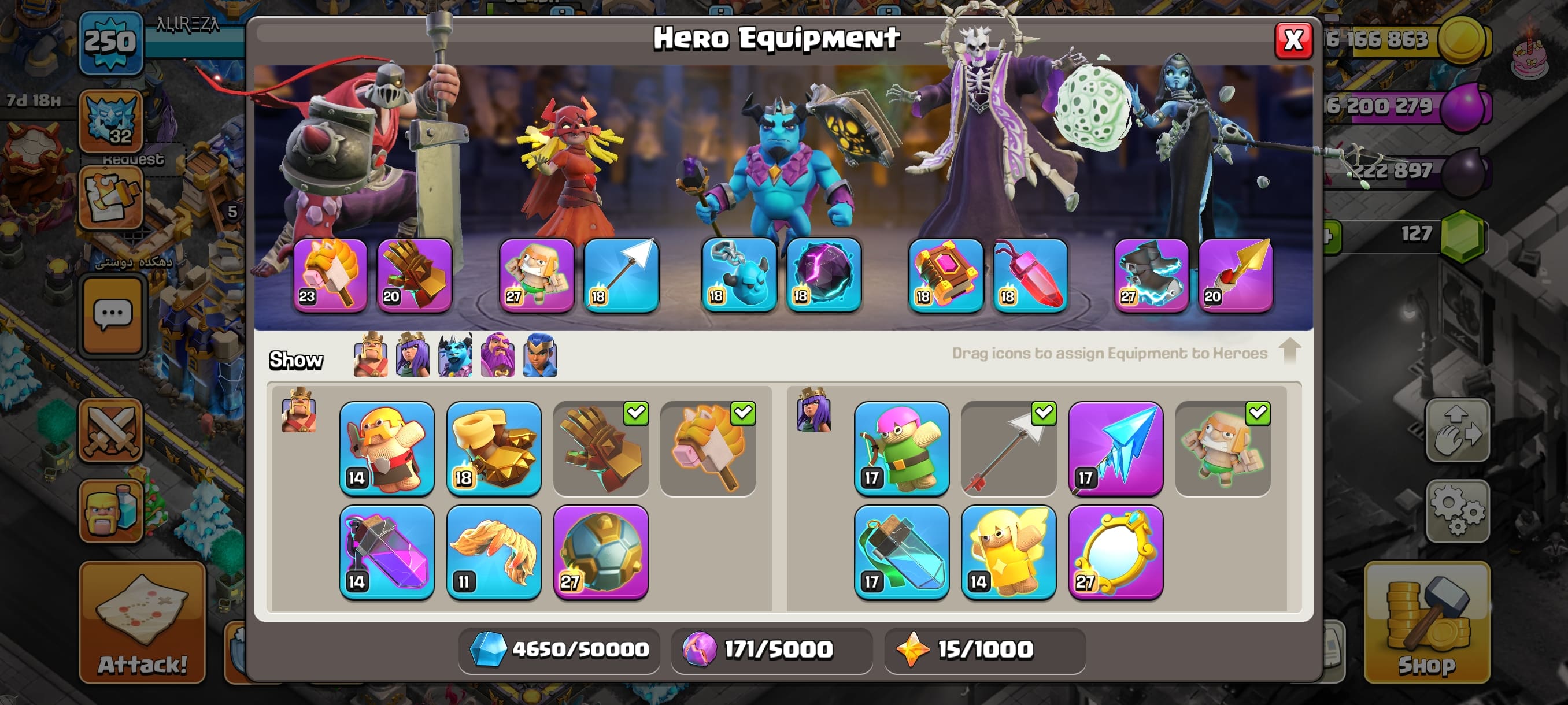
Task: Select the level 17 Invisibility Vial equipment
Action: tap(901, 552)
